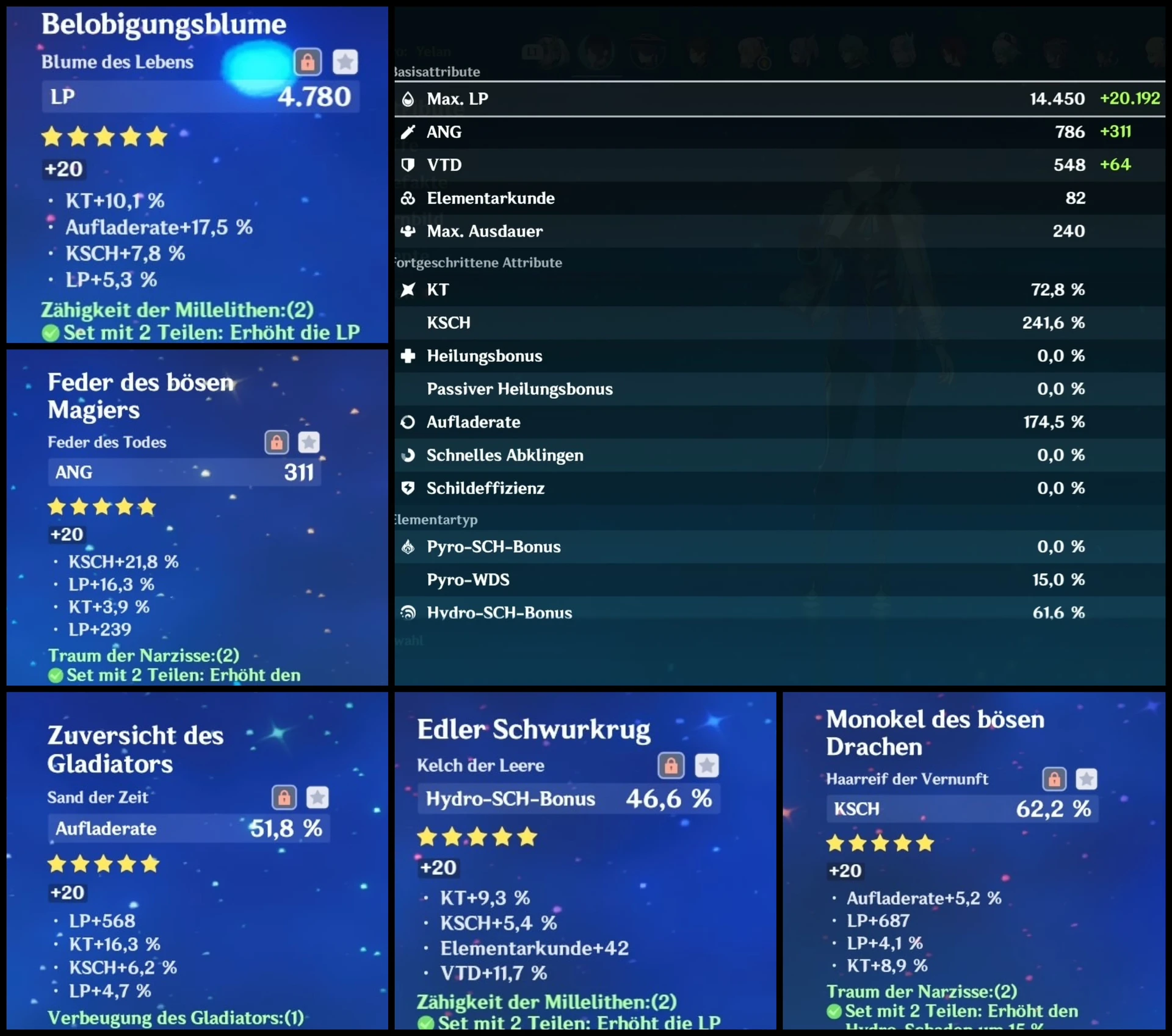Viewport: 1172px width, 1036px height.
Task: Unlock the Edler Schwurkrug artifact
Action: pos(671,766)
